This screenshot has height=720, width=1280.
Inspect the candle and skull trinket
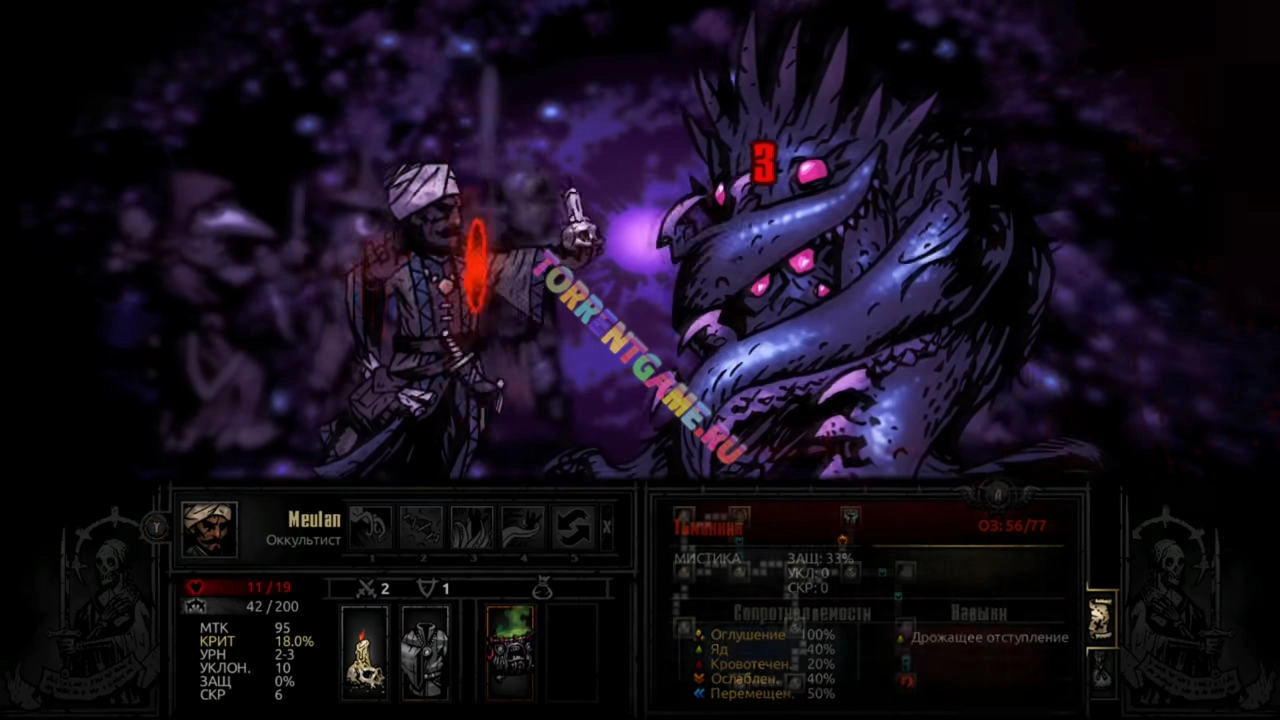[x=365, y=651]
